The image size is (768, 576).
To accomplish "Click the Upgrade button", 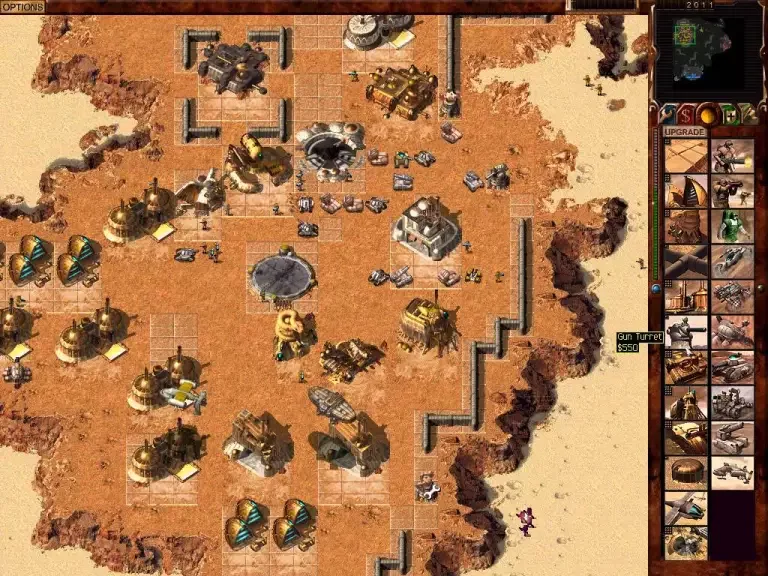I will (685, 132).
